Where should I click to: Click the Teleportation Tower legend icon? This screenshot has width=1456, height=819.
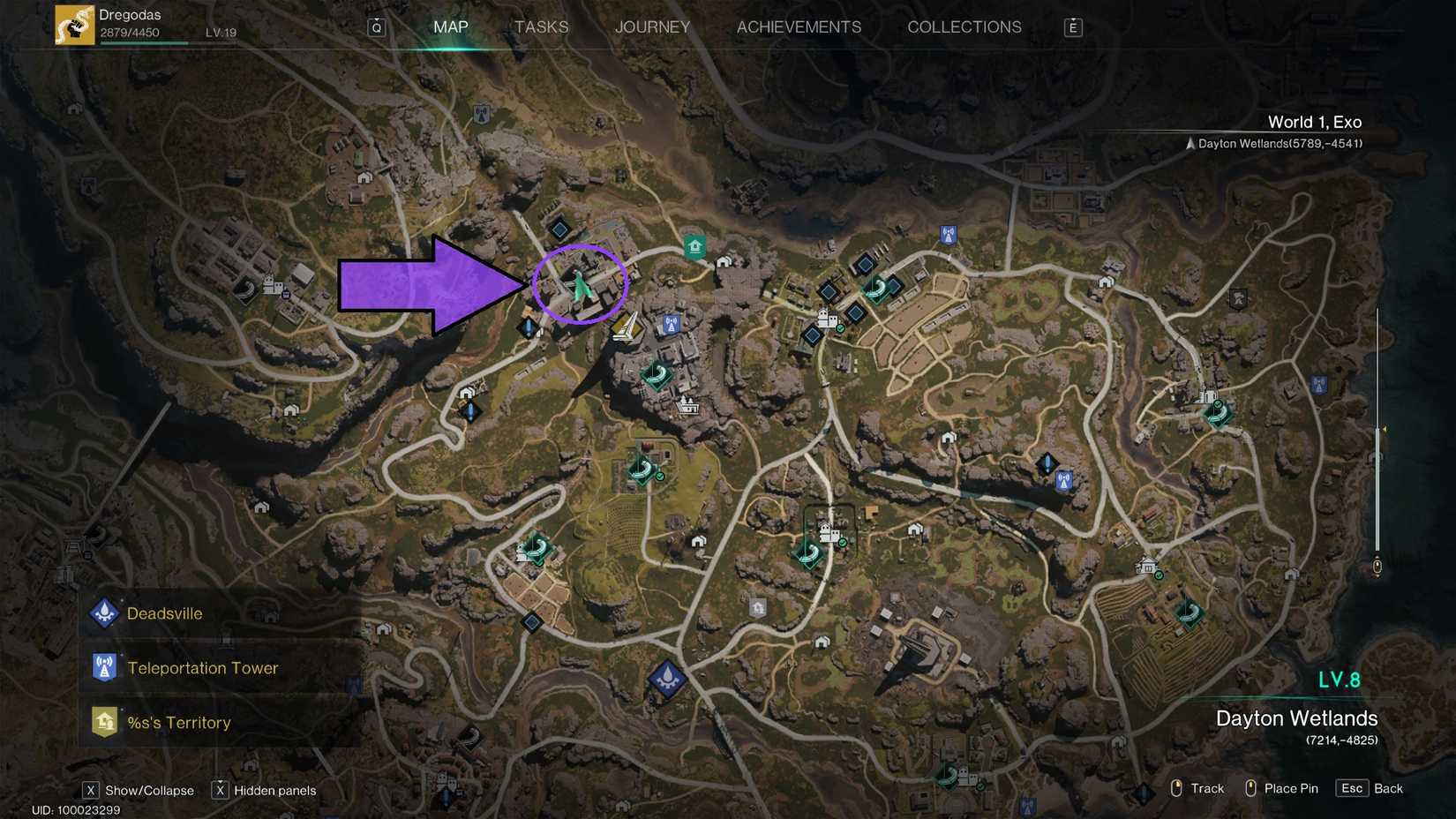(x=104, y=667)
